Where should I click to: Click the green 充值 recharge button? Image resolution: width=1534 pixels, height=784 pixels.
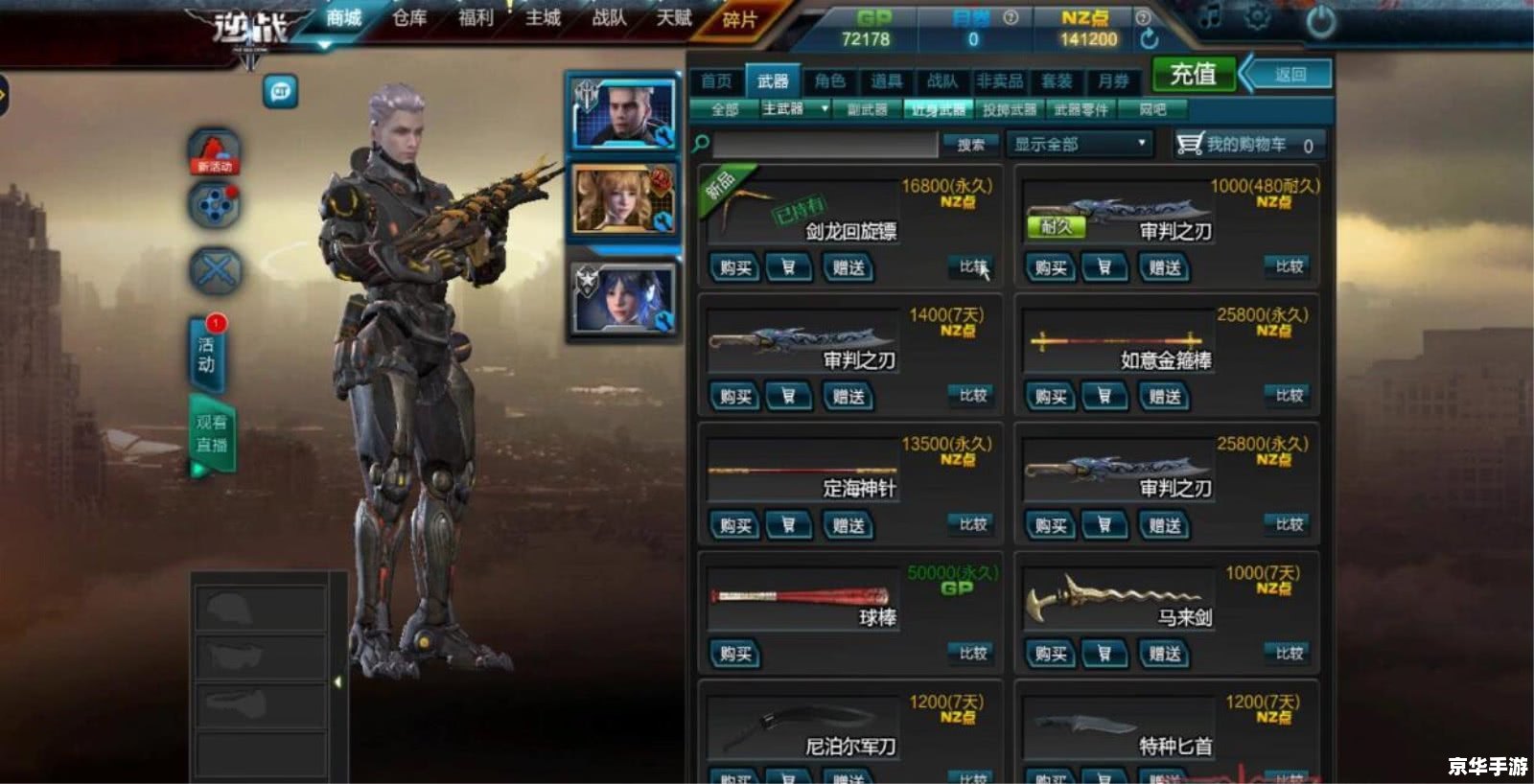(1193, 75)
